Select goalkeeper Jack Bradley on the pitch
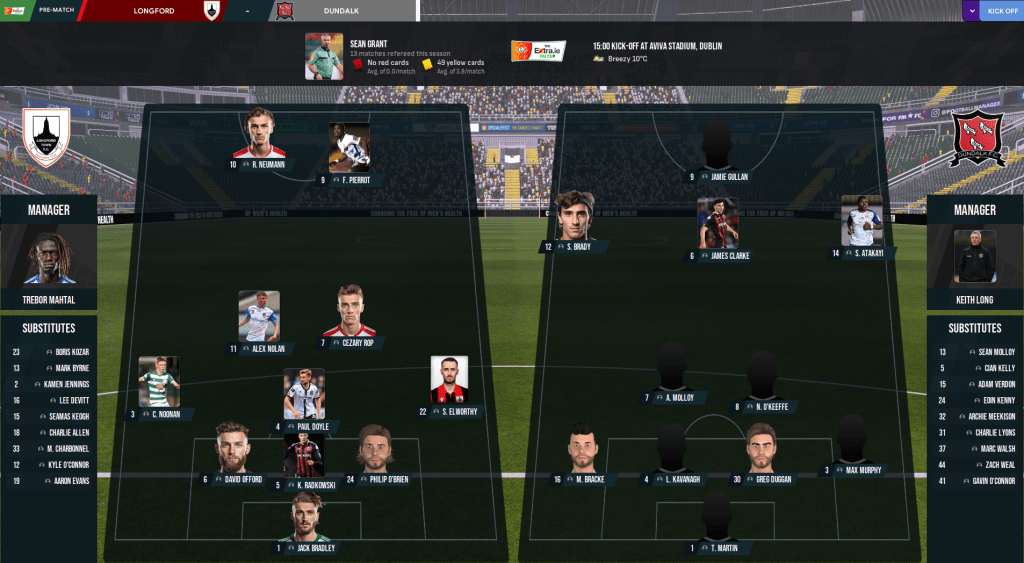 click(x=306, y=522)
